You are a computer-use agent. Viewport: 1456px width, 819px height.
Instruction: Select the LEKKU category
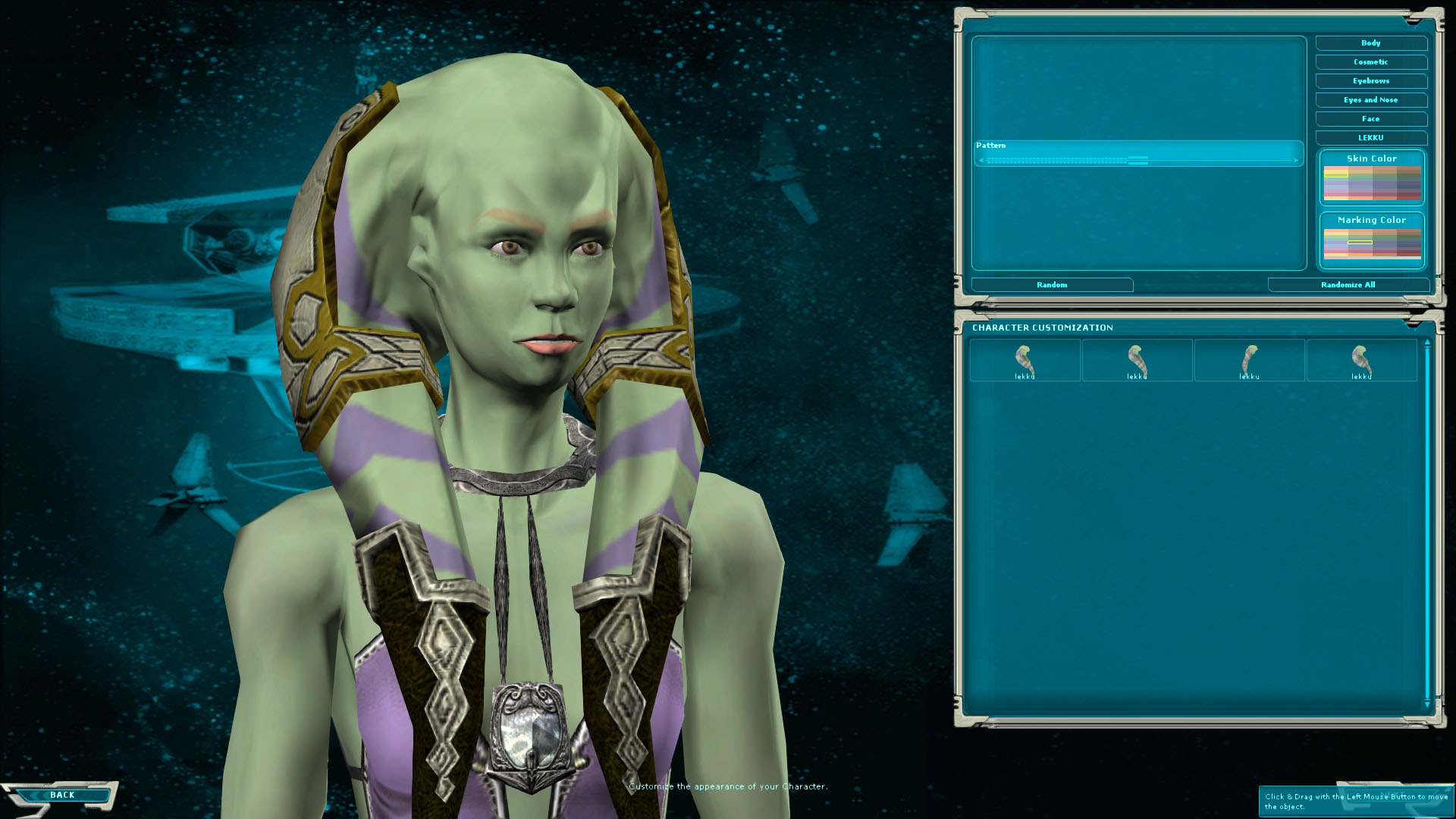1370,137
